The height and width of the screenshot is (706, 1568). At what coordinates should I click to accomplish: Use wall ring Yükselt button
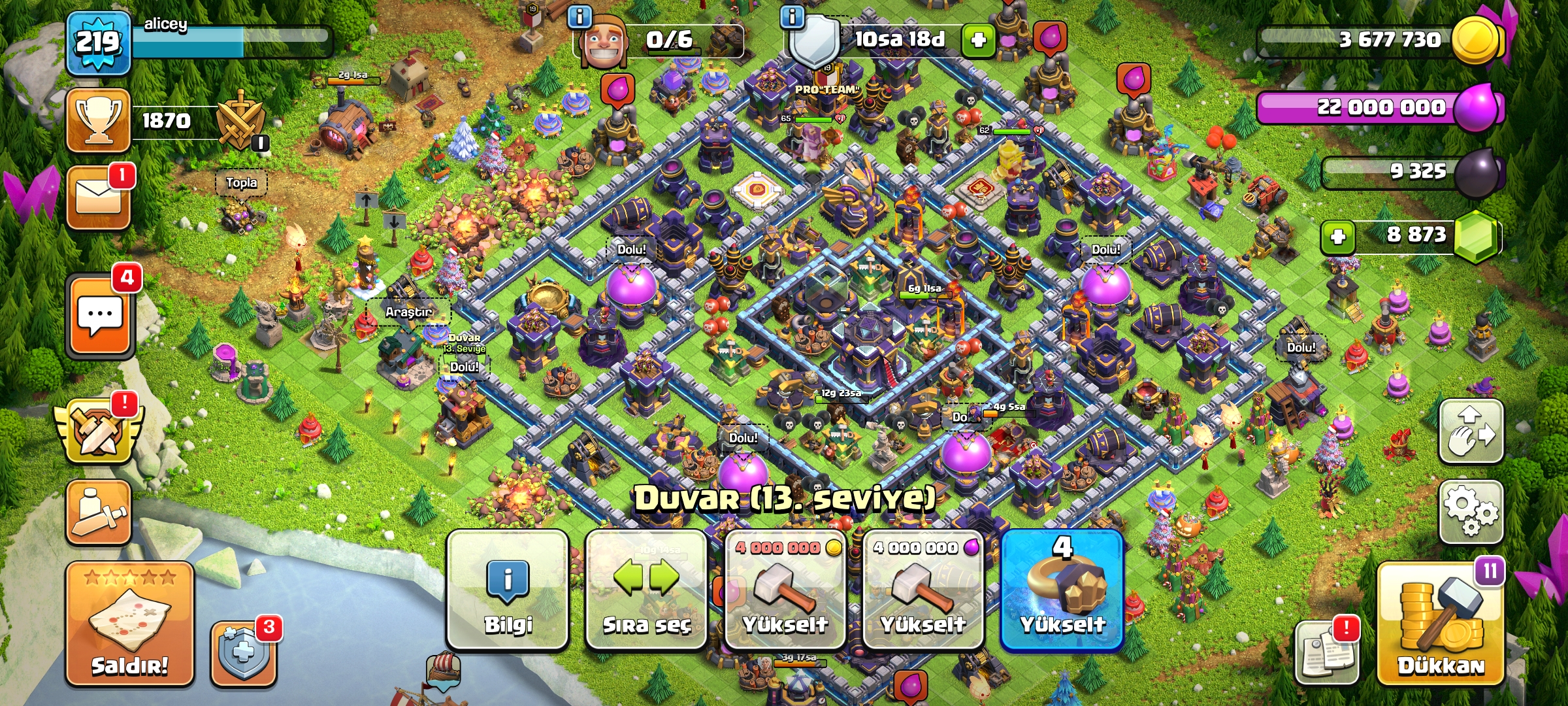tap(1062, 590)
